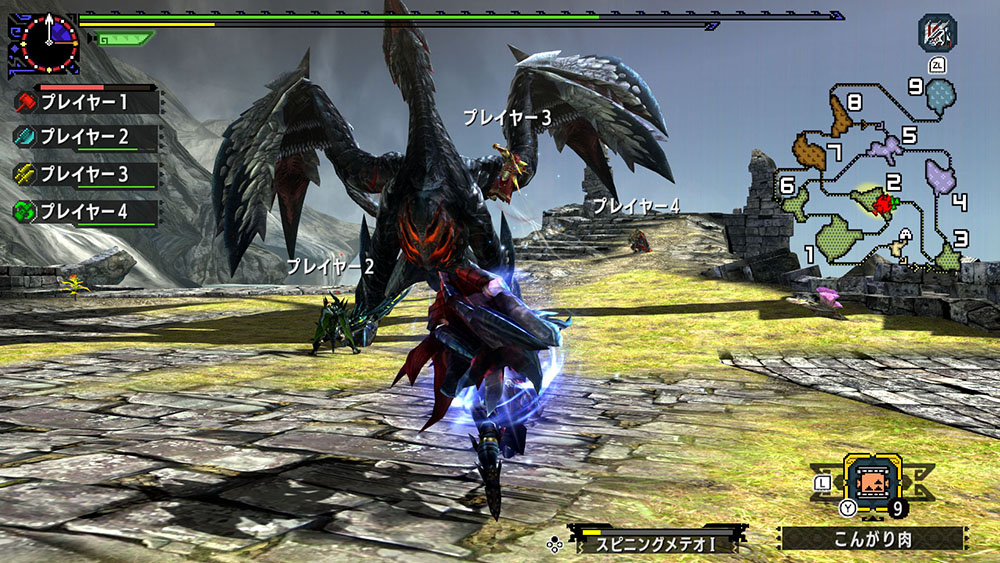Choose map area 1
Image resolution: width=1000 pixels, height=563 pixels.
click(x=838, y=240)
